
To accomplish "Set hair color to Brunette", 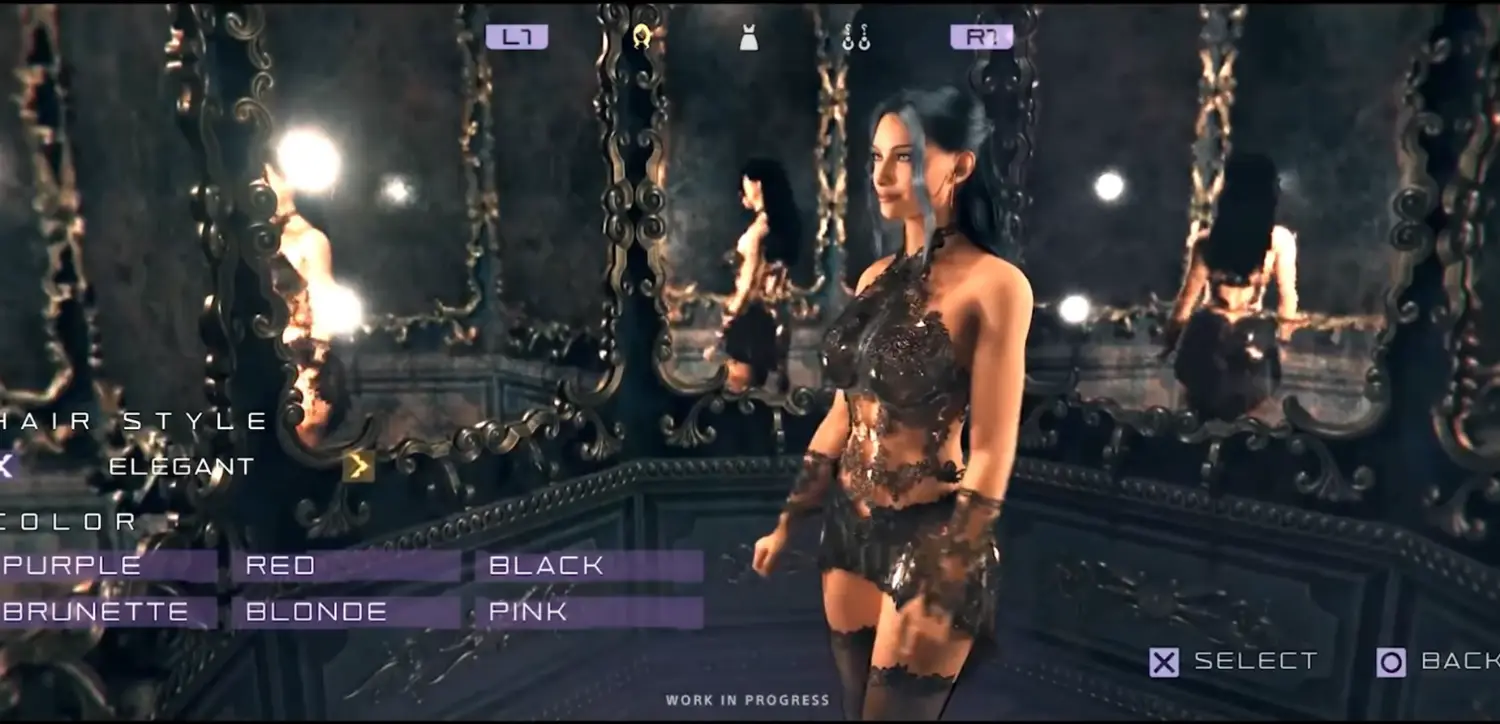I will (x=108, y=612).
